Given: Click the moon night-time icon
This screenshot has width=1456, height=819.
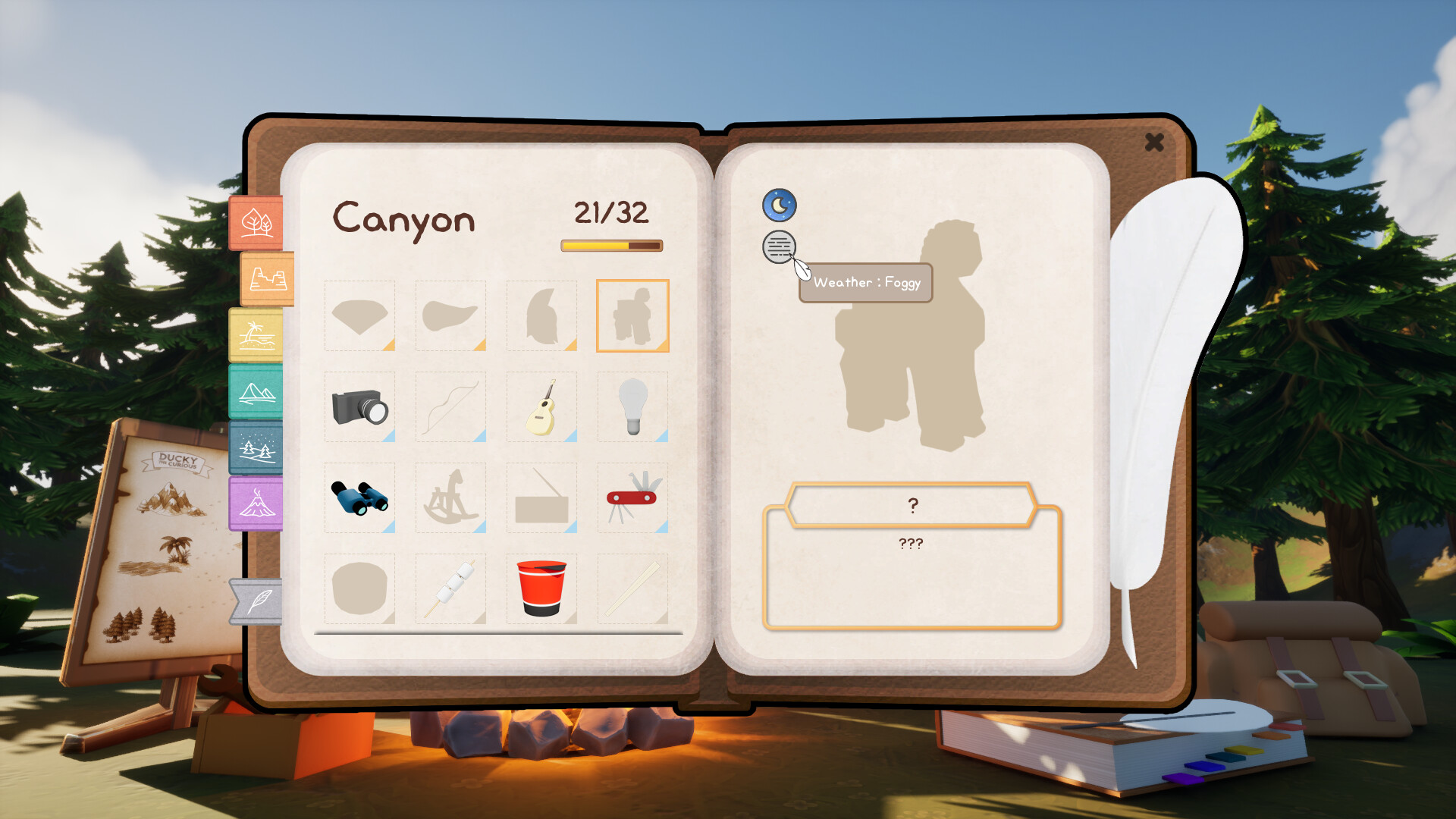Looking at the screenshot, I should pyautogui.click(x=779, y=204).
